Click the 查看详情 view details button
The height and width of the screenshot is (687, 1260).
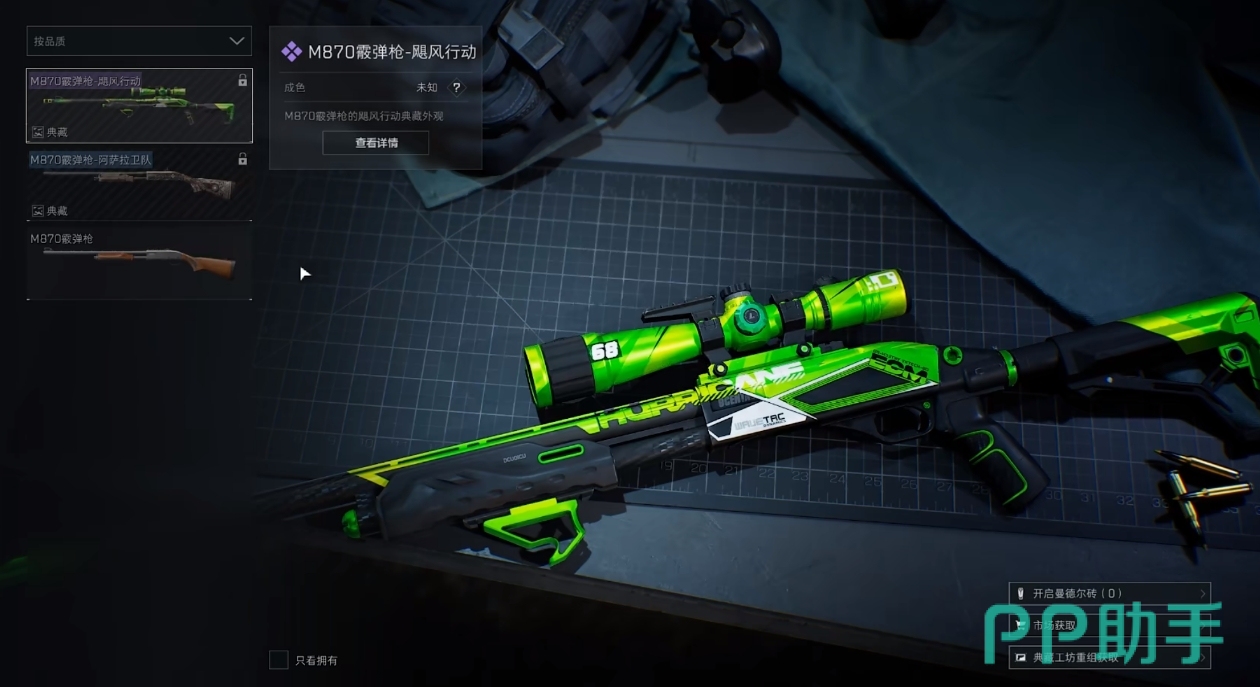click(x=376, y=143)
